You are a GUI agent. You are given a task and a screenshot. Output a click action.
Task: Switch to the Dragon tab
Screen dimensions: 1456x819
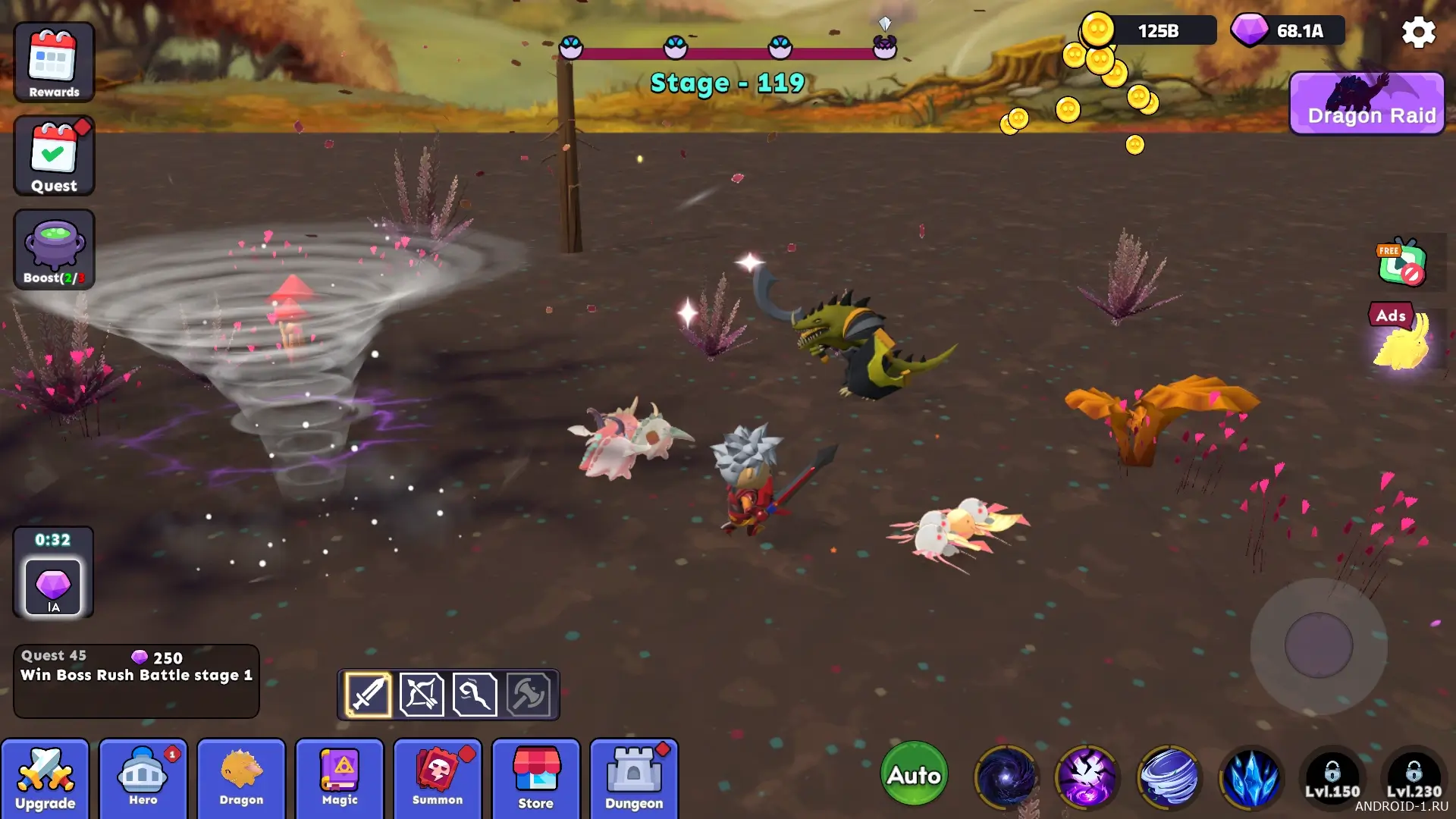(241, 779)
